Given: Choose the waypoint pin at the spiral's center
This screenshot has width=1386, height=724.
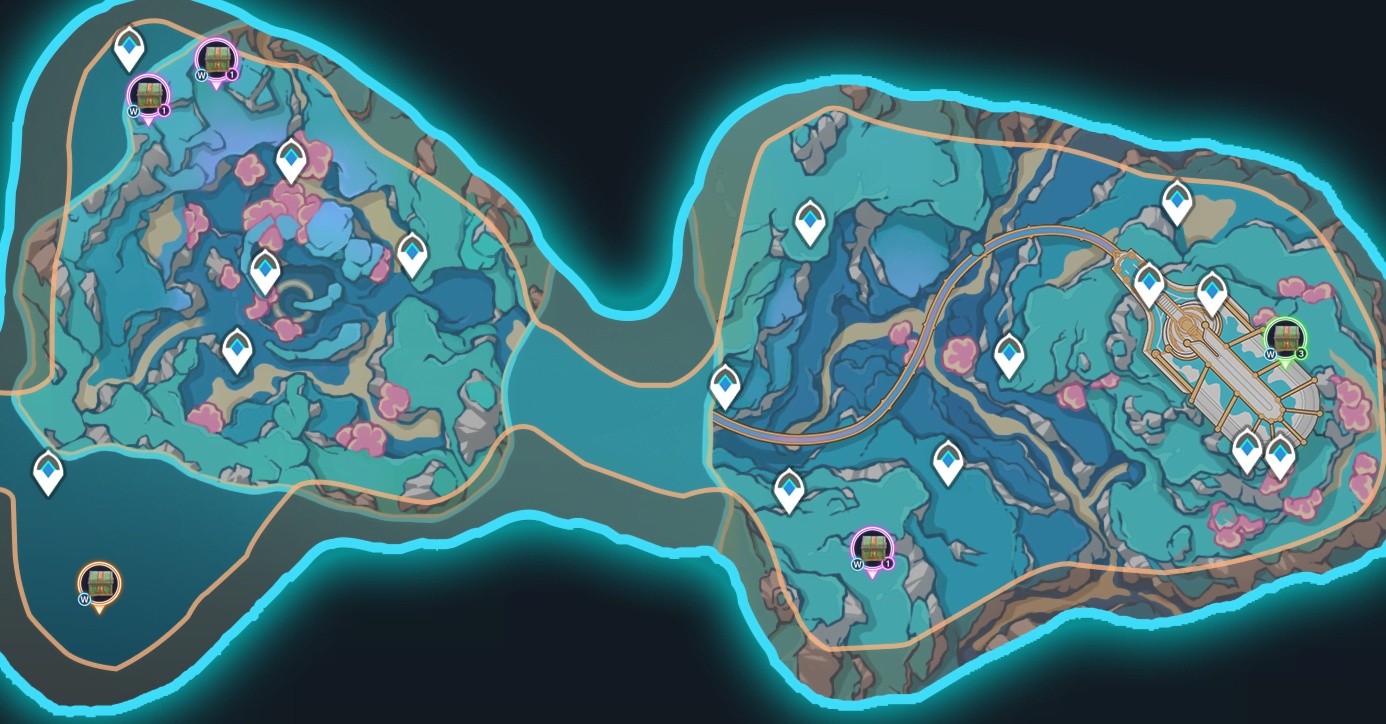Looking at the screenshot, I should 265,270.
